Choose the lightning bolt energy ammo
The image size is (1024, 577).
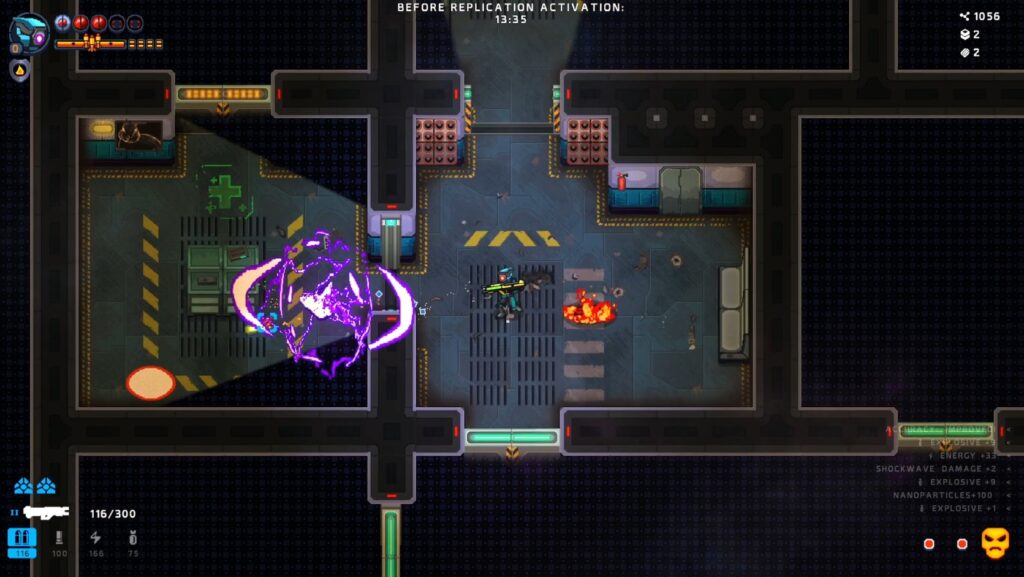pos(96,542)
